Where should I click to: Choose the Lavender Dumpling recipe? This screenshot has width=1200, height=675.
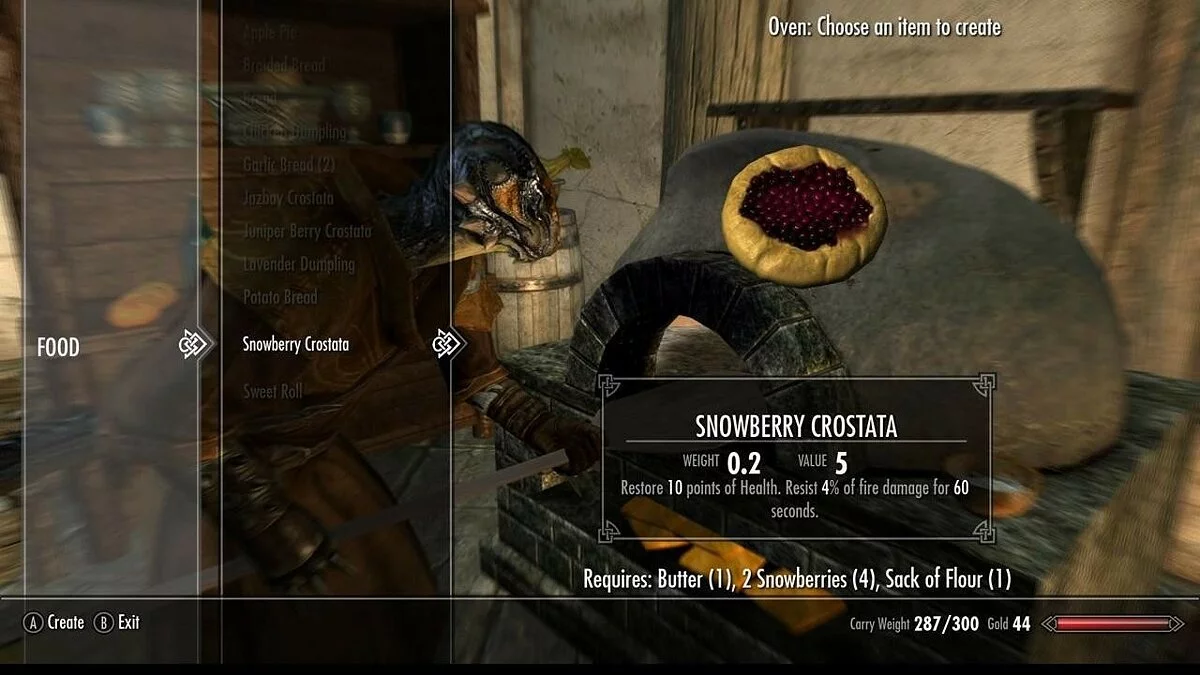[299, 264]
